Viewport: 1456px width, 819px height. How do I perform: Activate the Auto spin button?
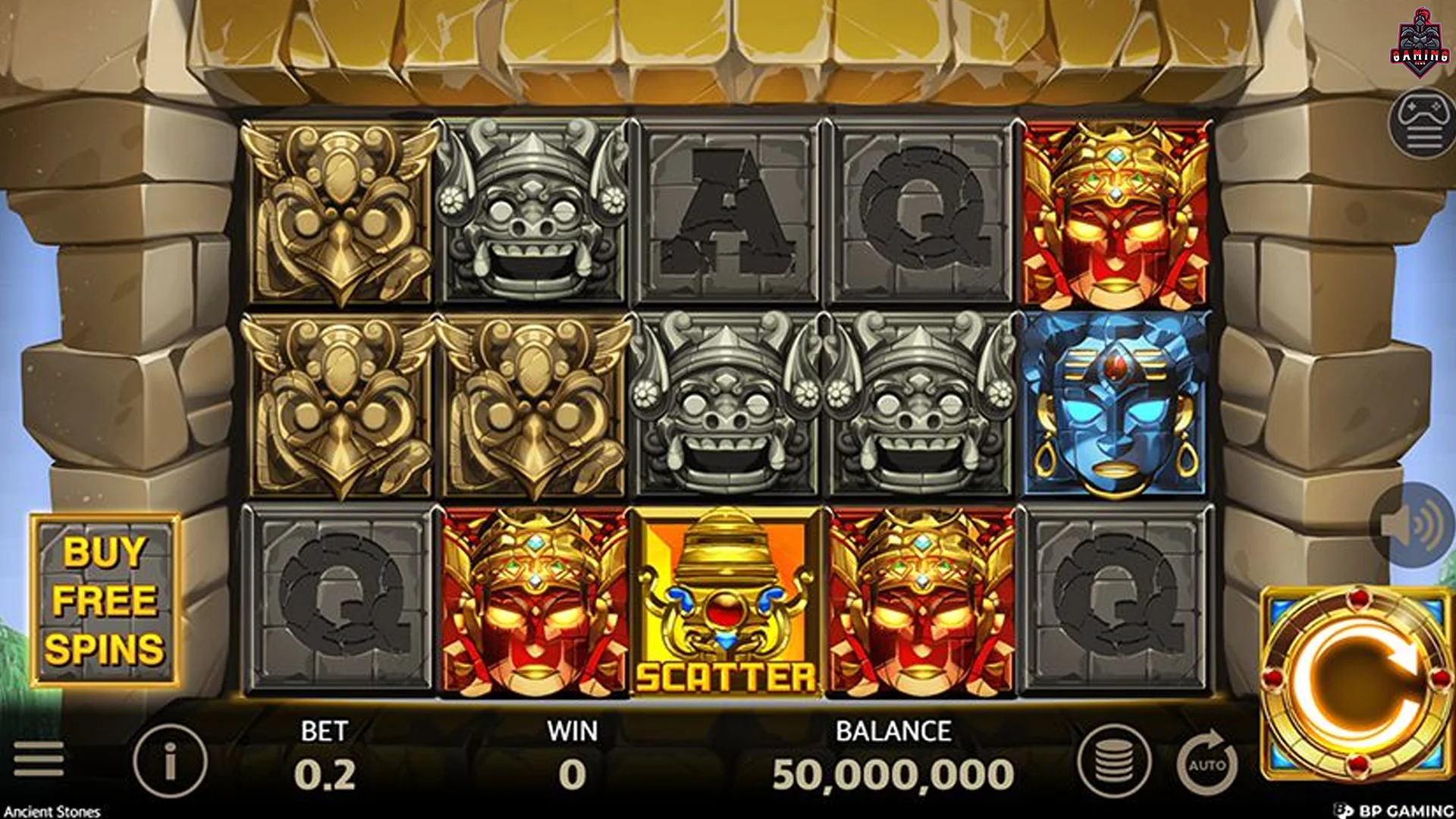click(1207, 762)
